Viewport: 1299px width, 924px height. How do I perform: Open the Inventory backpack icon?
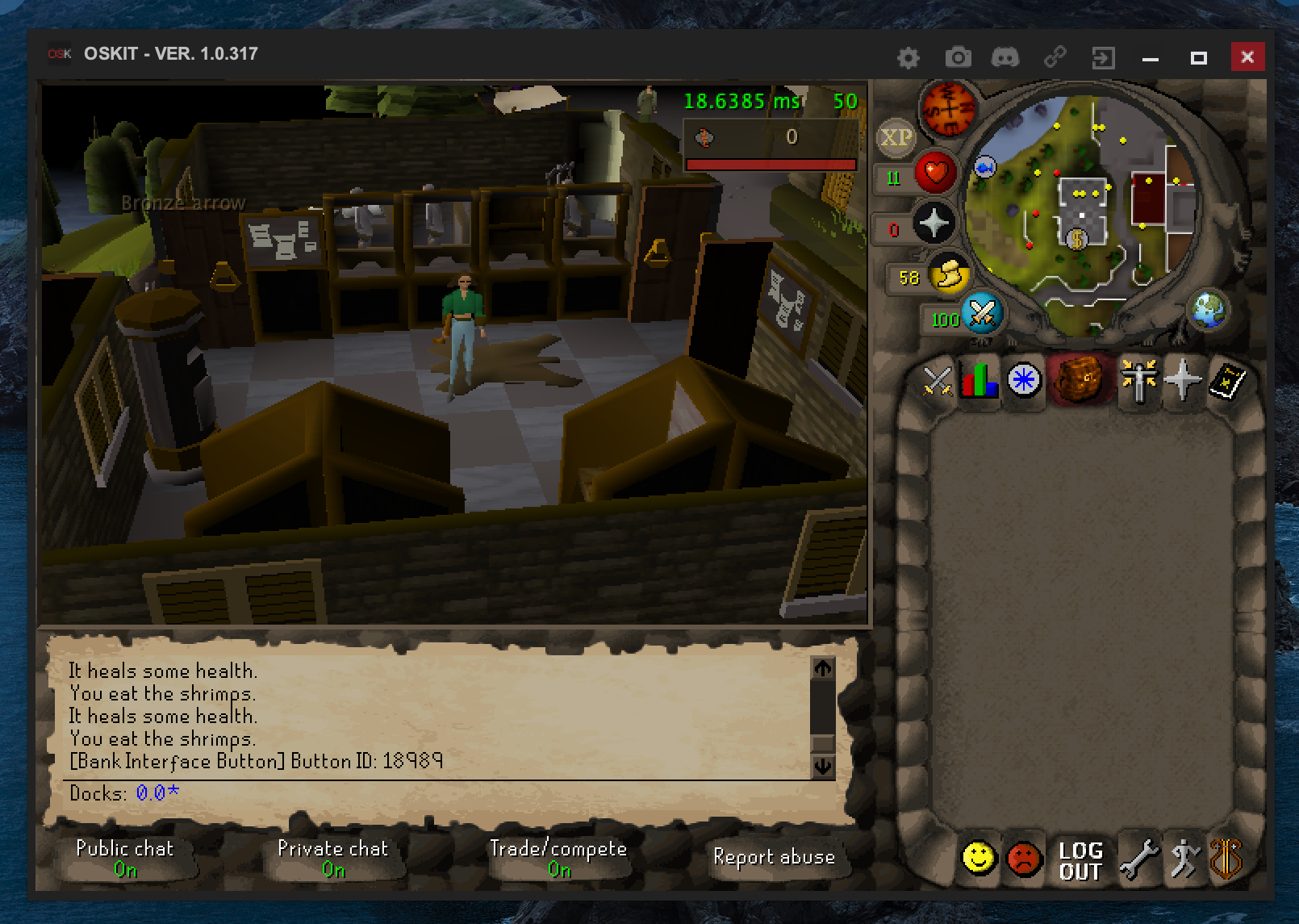[x=1080, y=381]
